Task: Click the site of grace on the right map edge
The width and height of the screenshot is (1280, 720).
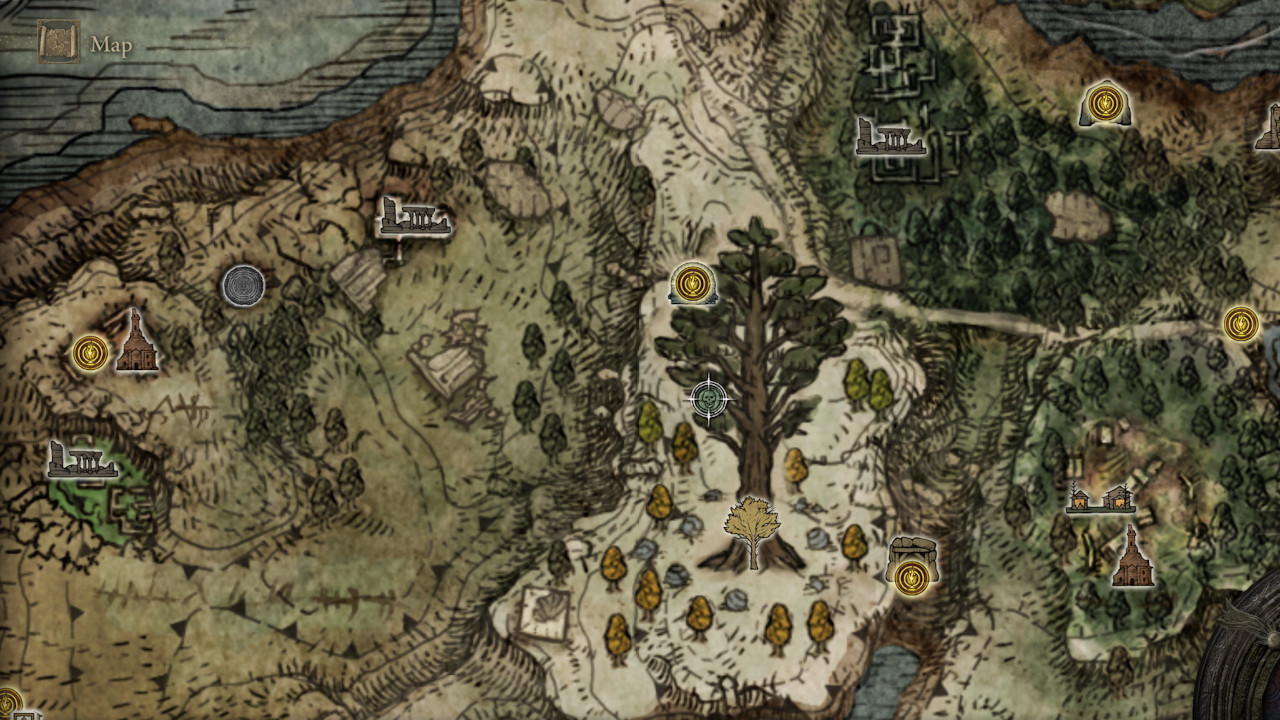Action: (1240, 321)
